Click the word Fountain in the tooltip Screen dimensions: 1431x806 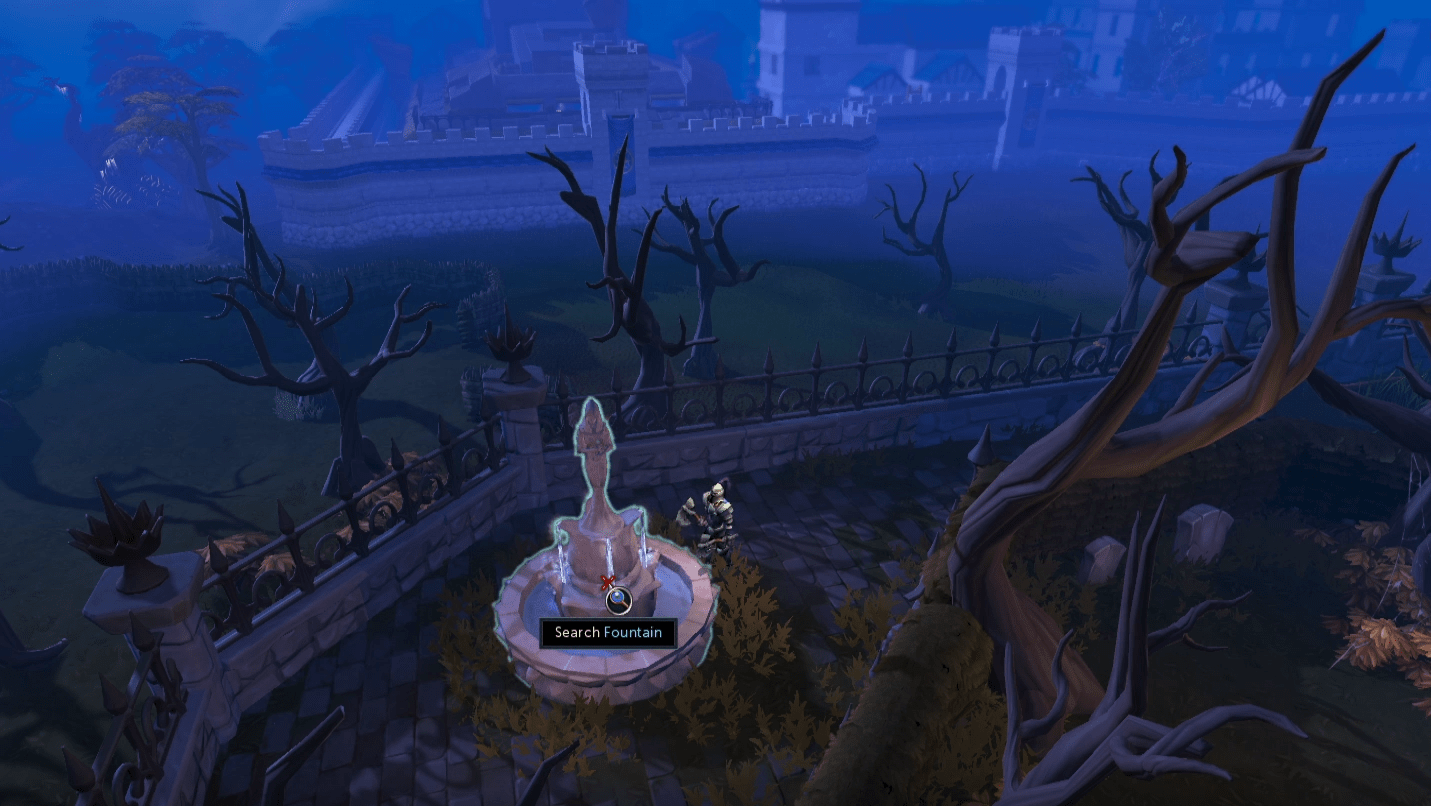coord(635,632)
